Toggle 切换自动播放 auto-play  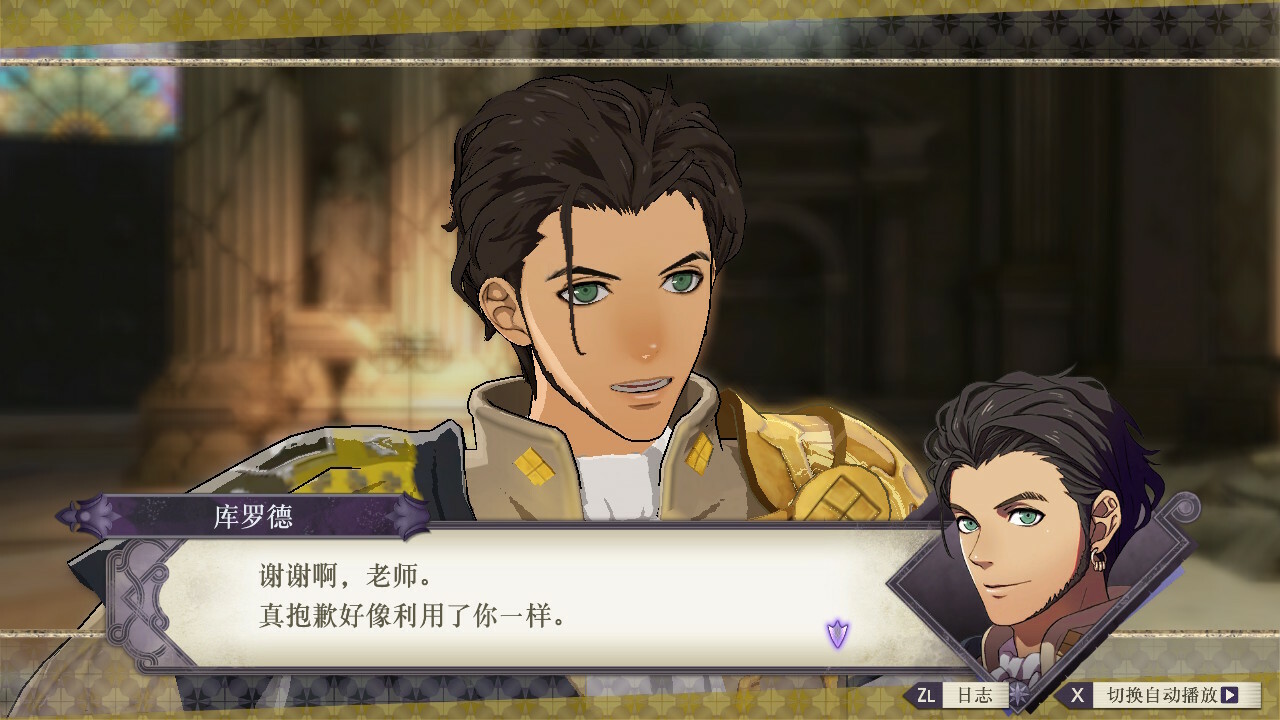tap(1158, 695)
